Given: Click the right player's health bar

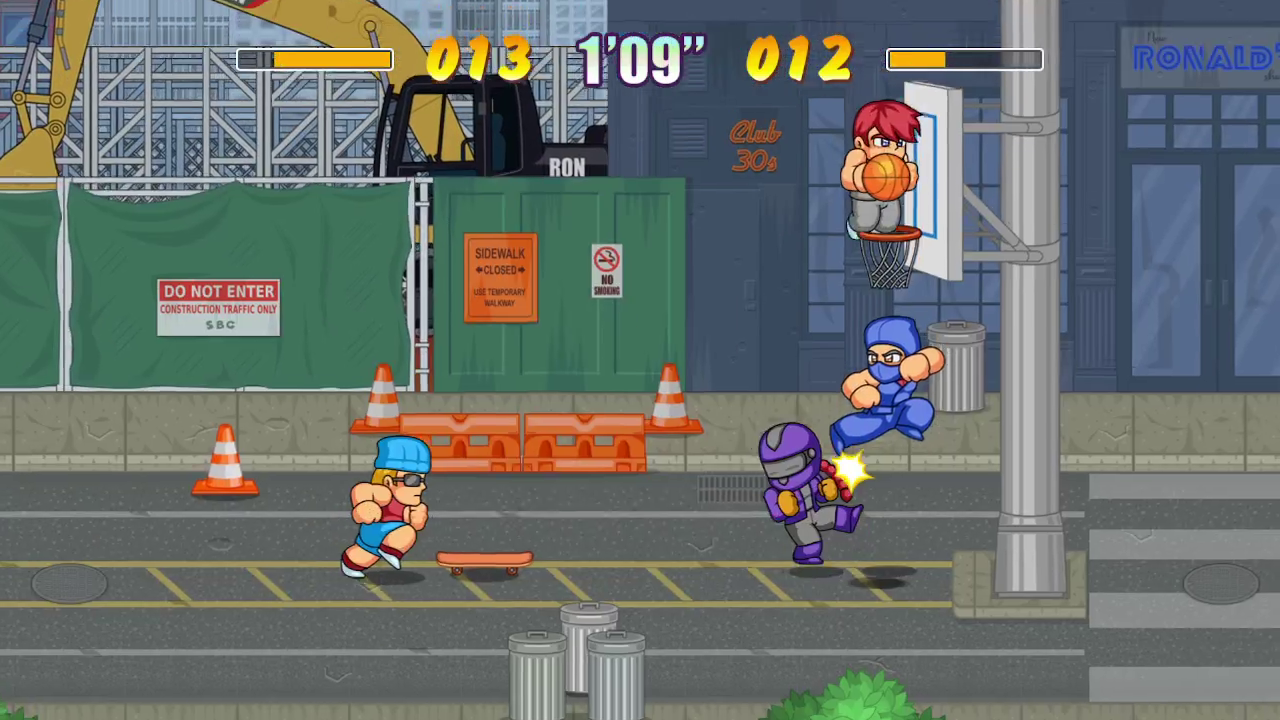Looking at the screenshot, I should point(963,60).
